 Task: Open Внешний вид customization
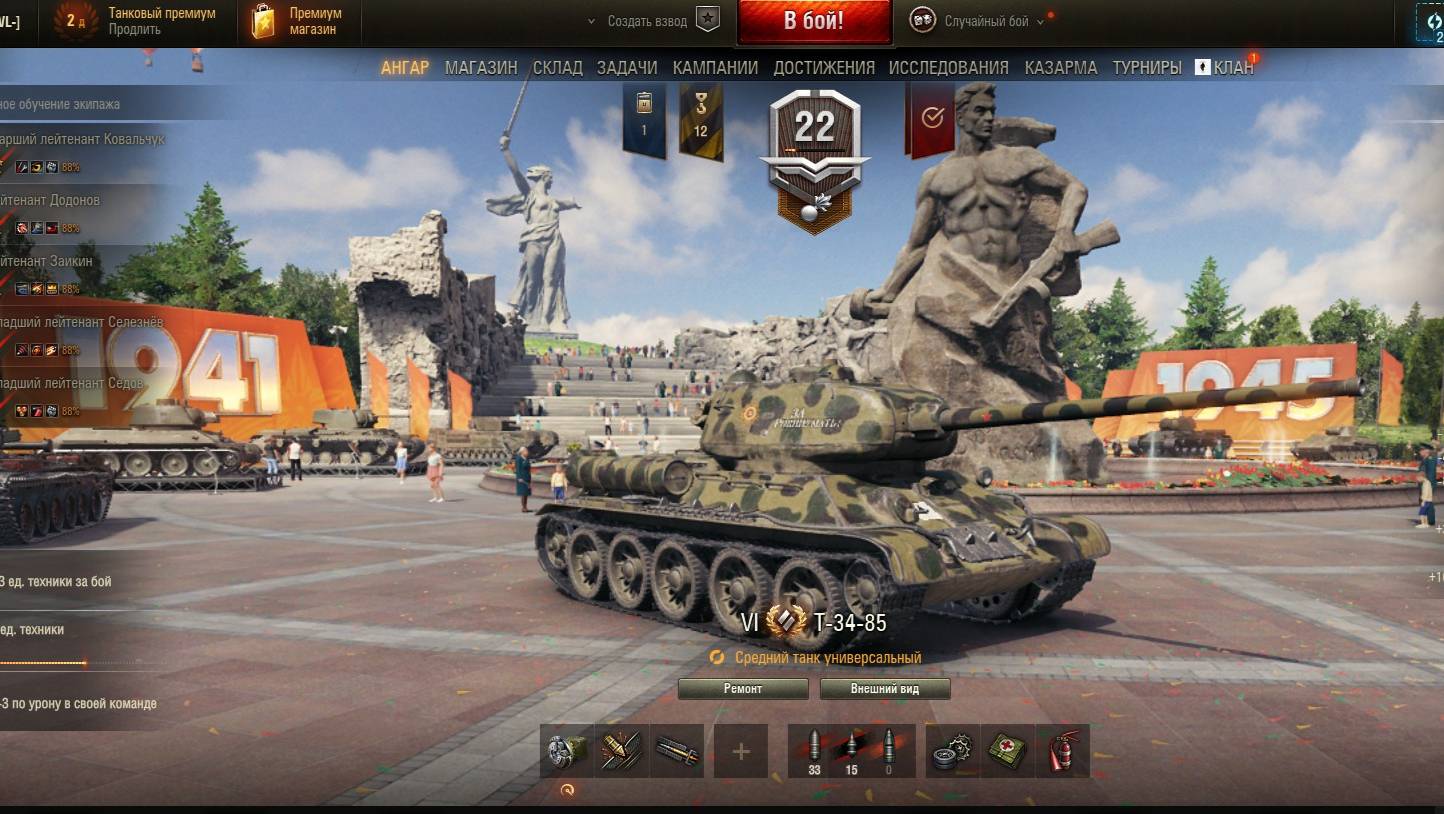coord(884,689)
